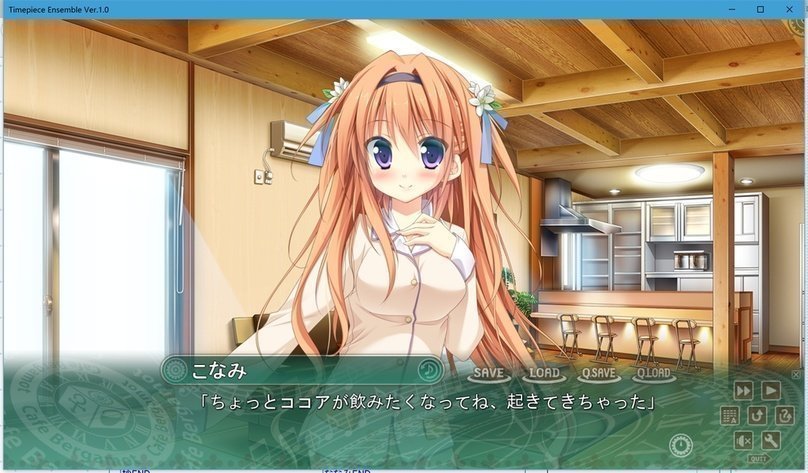This screenshot has width=808, height=473.
Task: Replay voice using the music note icon
Action: point(429,369)
